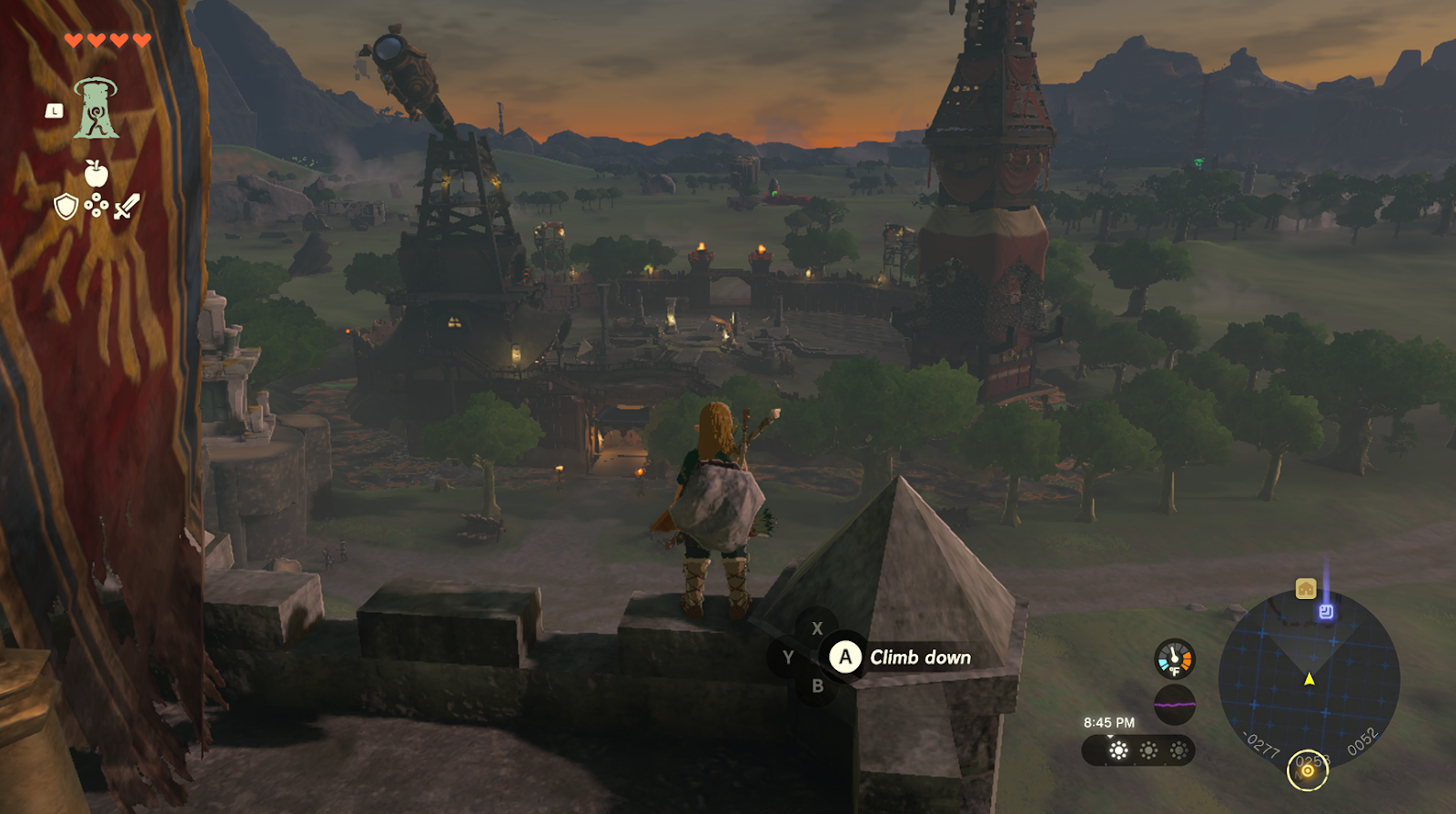The width and height of the screenshot is (1456, 814).
Task: Activate the Ascend ability icon
Action: coord(96,109)
